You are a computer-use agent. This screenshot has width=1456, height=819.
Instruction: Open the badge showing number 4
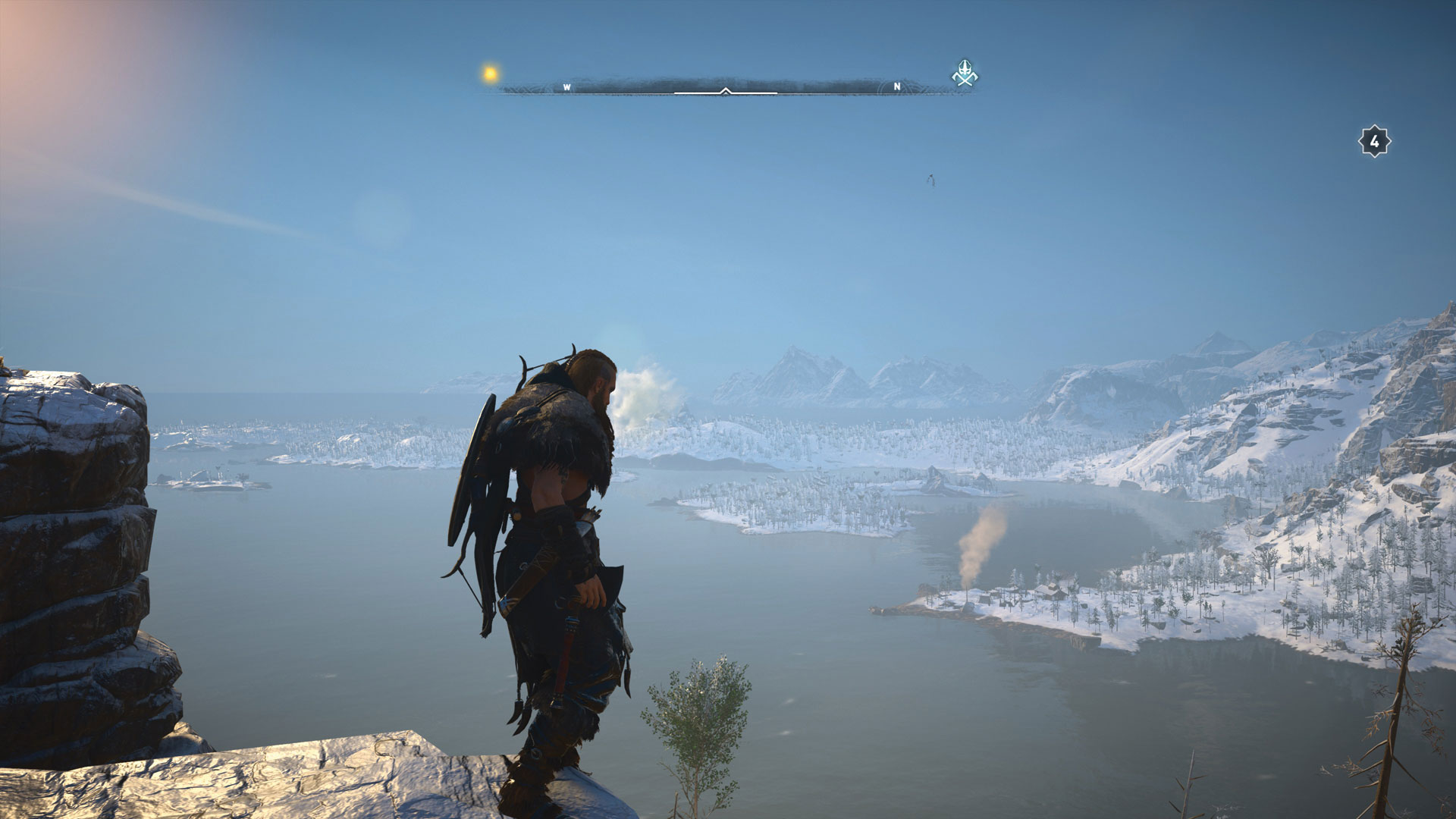(x=1373, y=142)
